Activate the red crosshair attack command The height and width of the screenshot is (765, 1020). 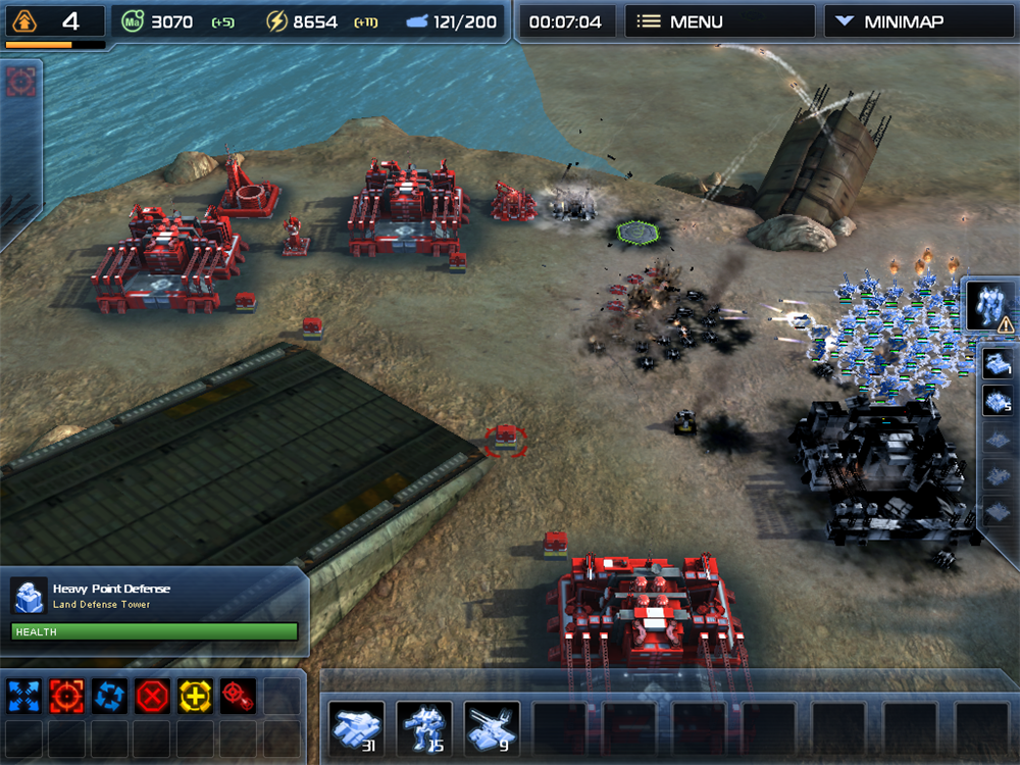(66, 695)
